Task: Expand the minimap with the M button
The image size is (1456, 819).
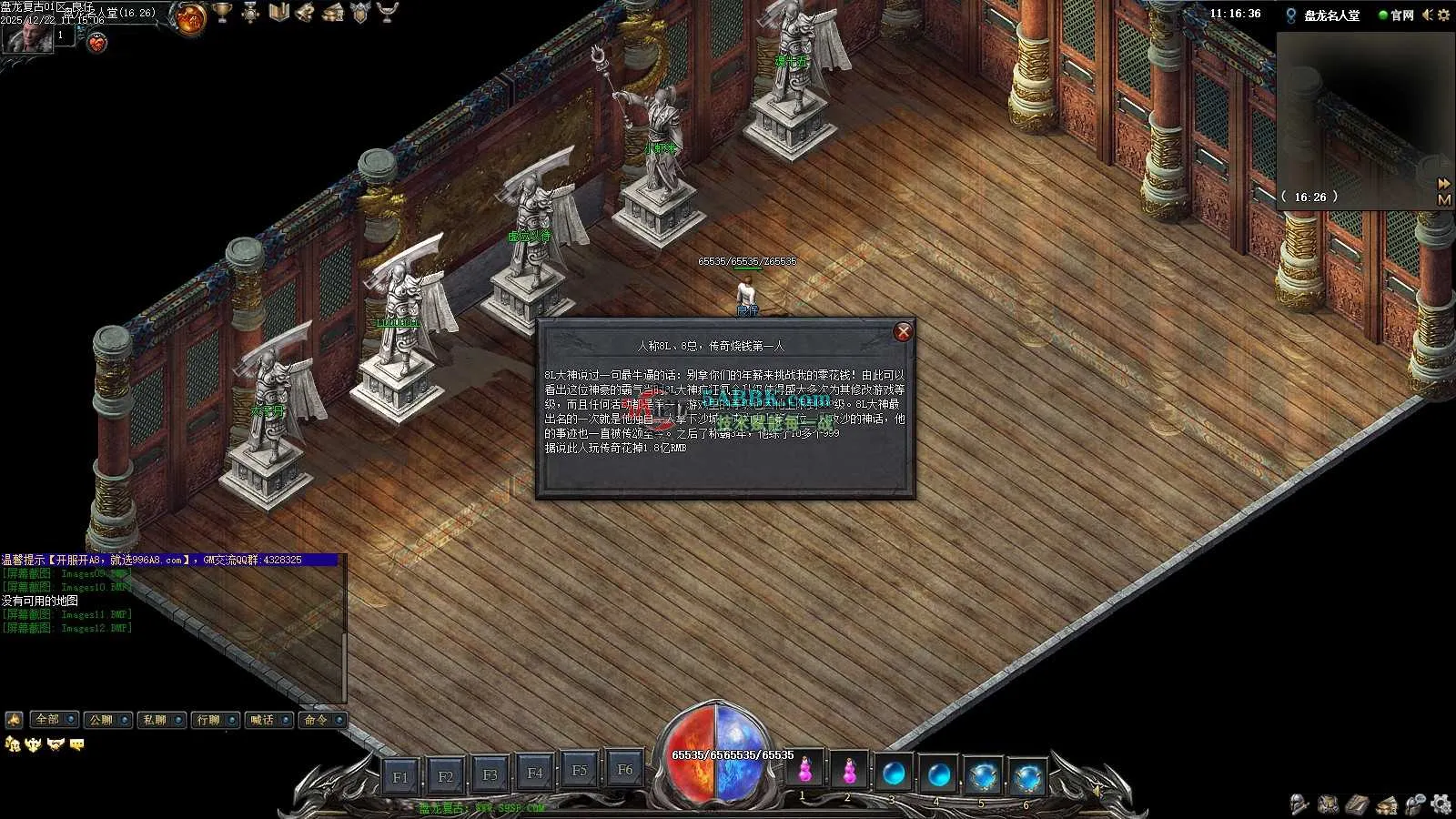Action: [x=1444, y=199]
